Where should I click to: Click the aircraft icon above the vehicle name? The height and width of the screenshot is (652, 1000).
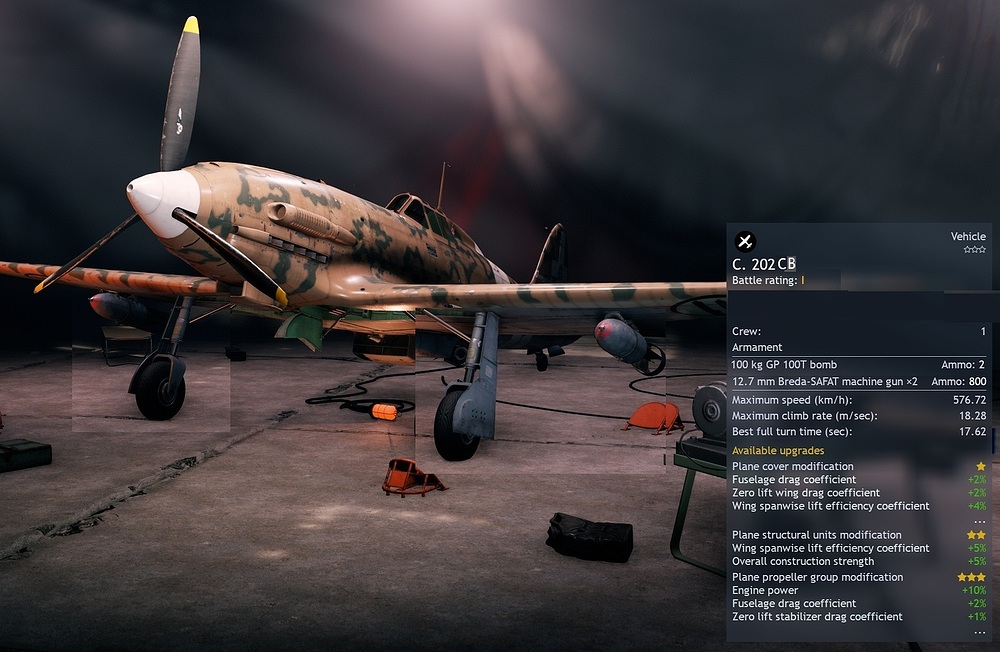coord(745,241)
